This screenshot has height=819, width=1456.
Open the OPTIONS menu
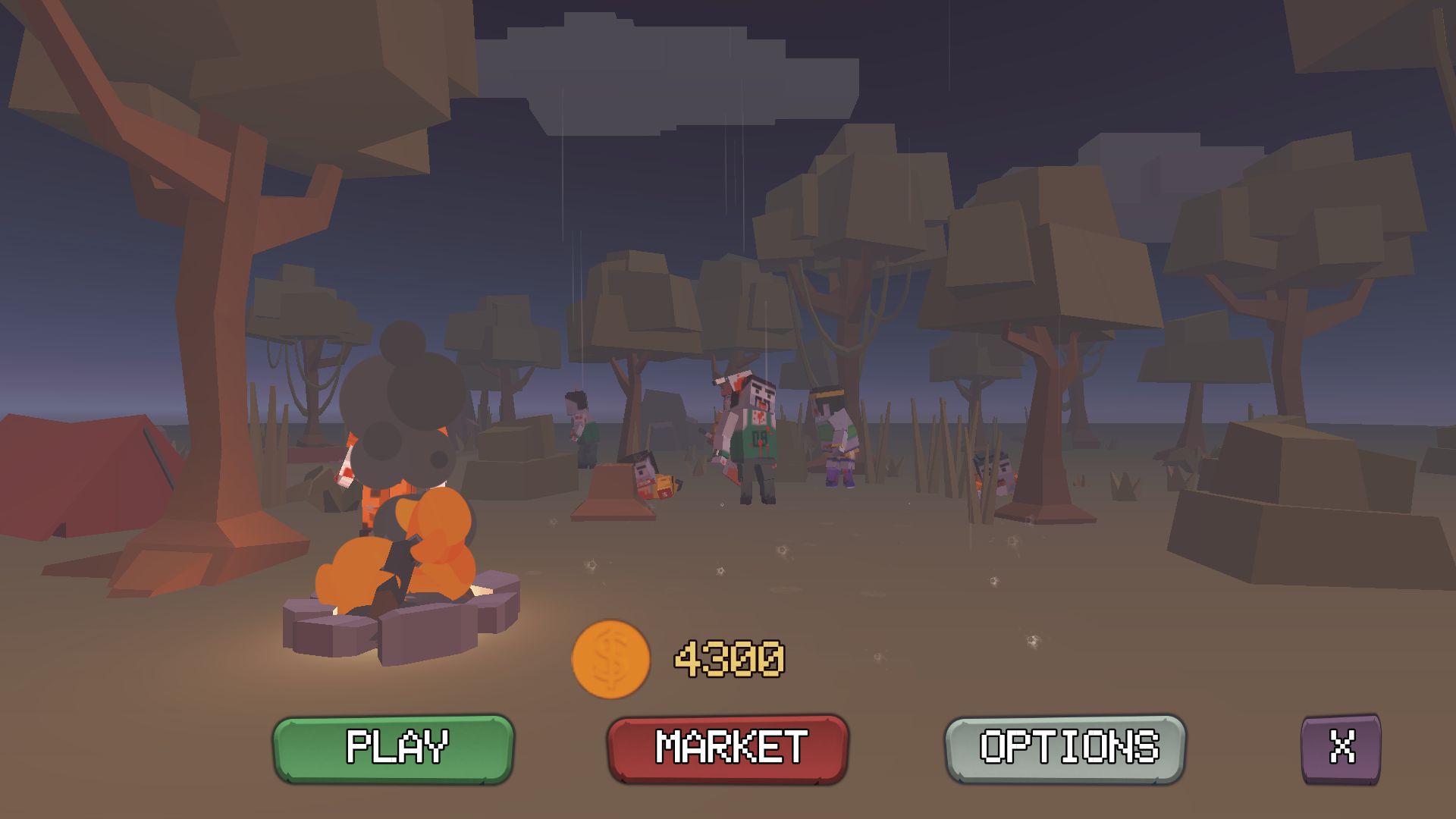coord(1065,748)
